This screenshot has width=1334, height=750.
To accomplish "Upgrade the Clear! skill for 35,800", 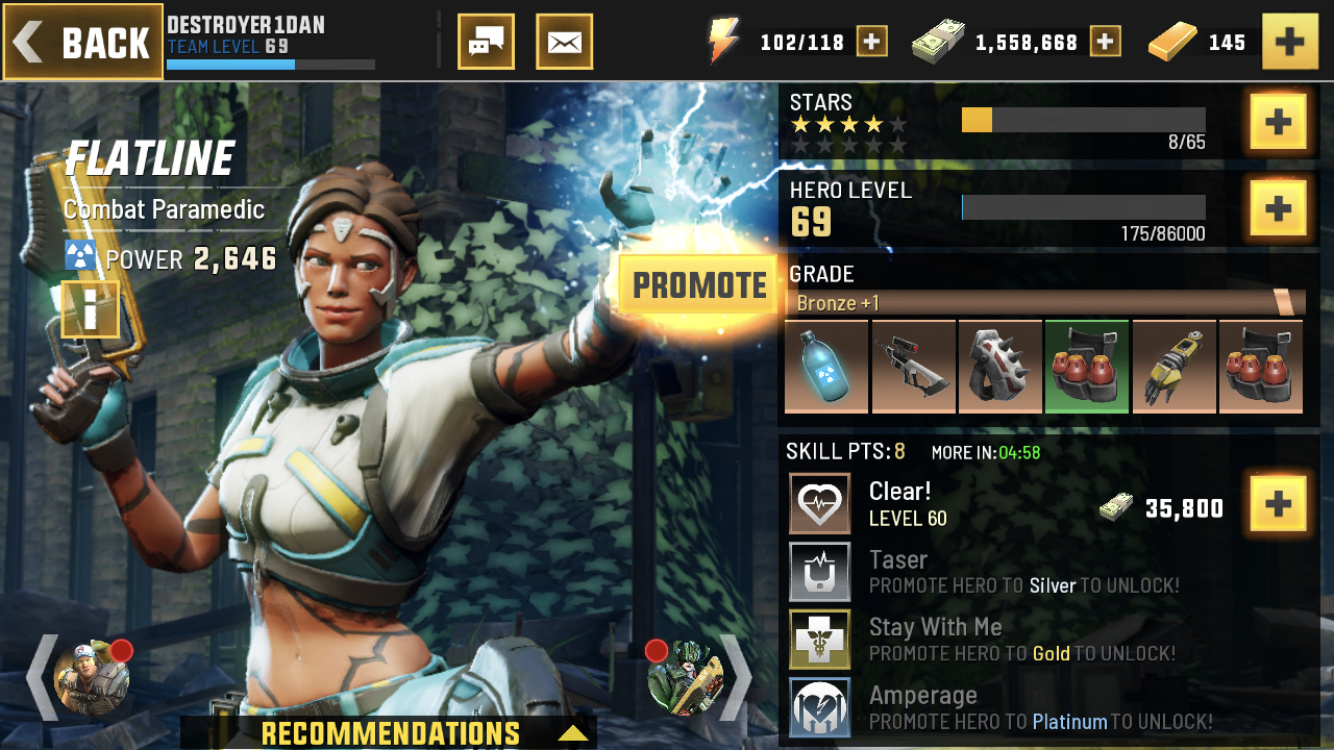I will (x=1278, y=506).
